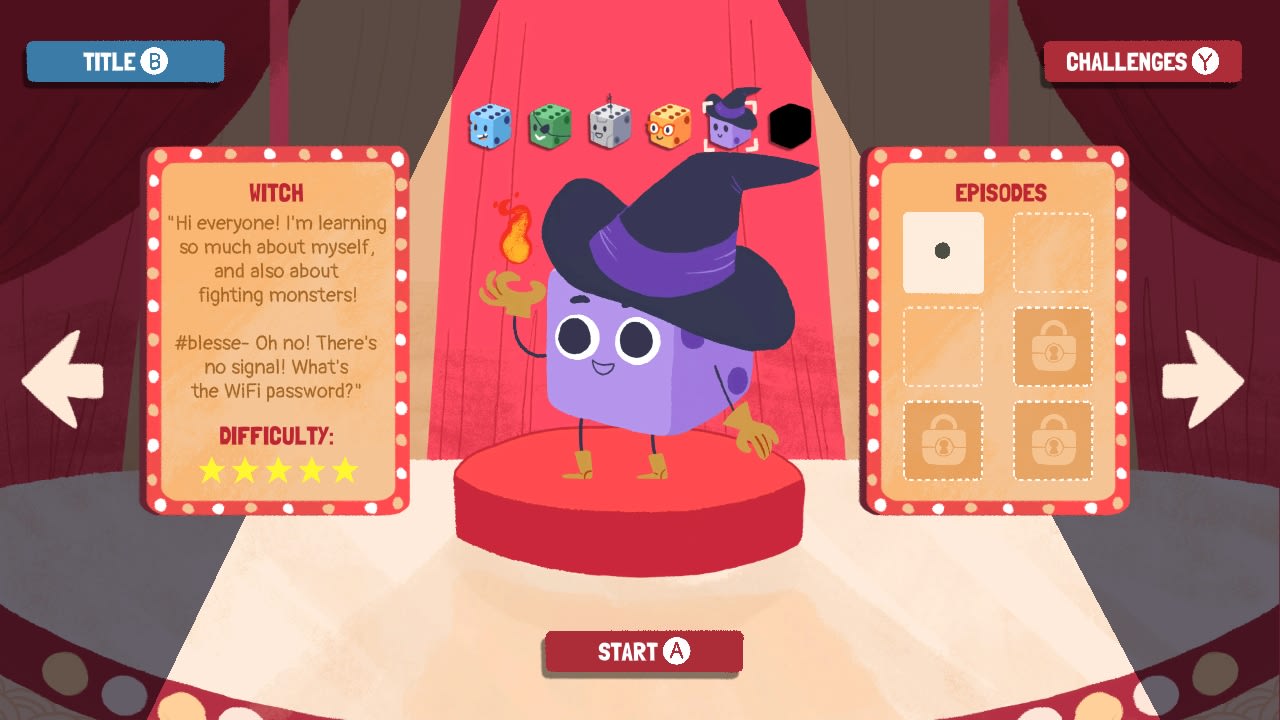Return to the Title screen
This screenshot has width=1280, height=720.
click(124, 61)
